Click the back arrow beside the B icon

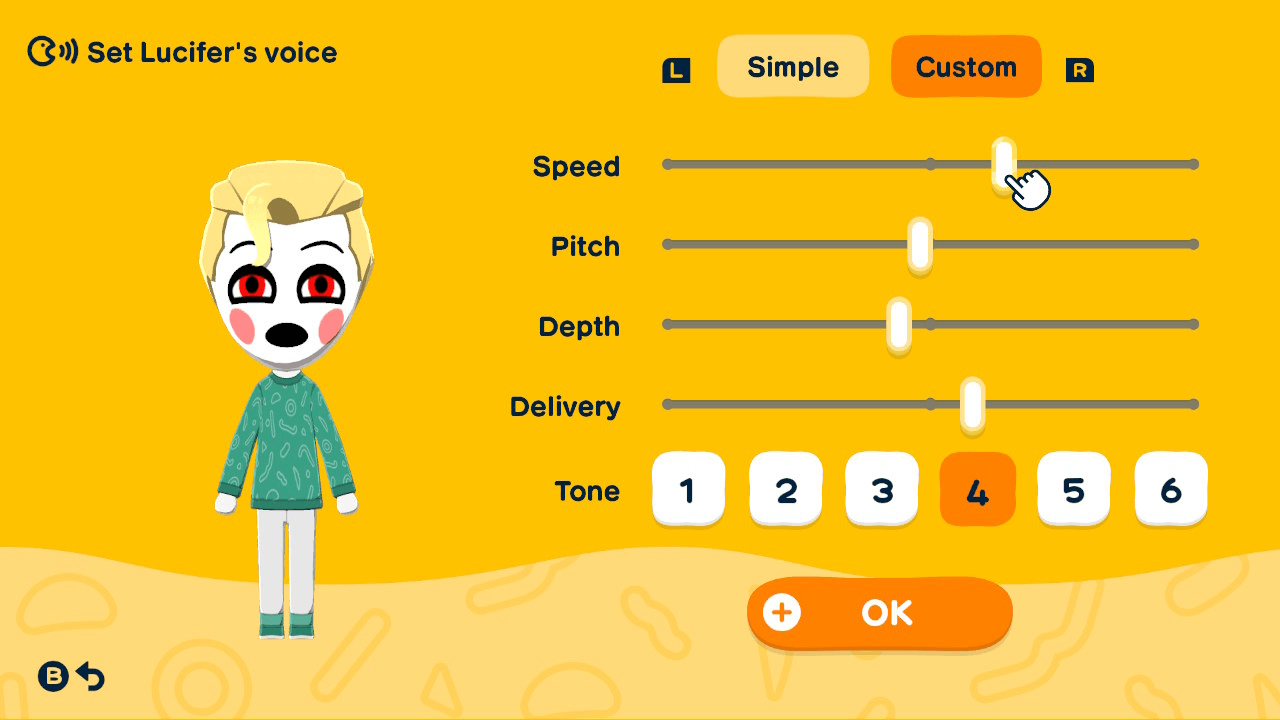pyautogui.click(x=90, y=677)
